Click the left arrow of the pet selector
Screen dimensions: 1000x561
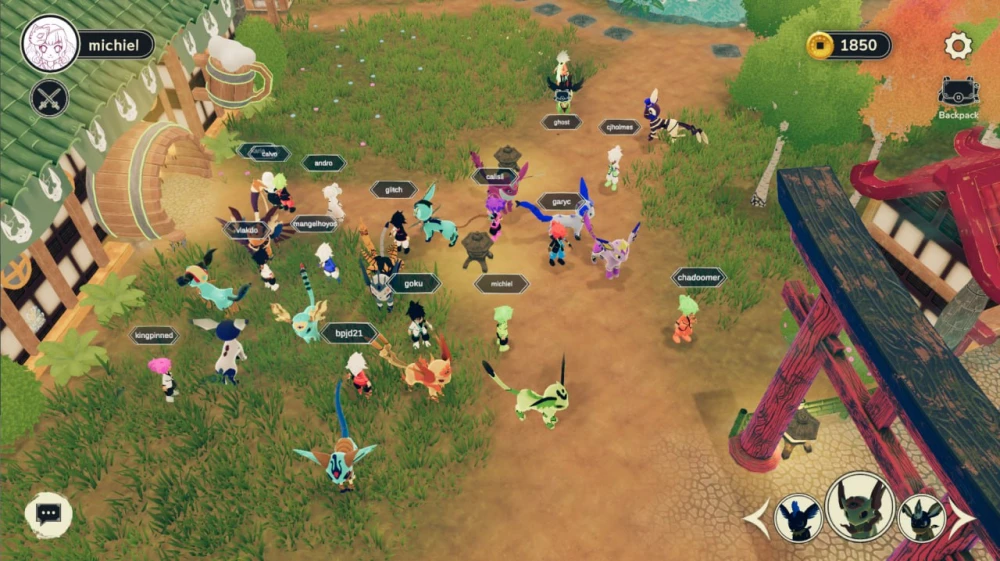(759, 518)
